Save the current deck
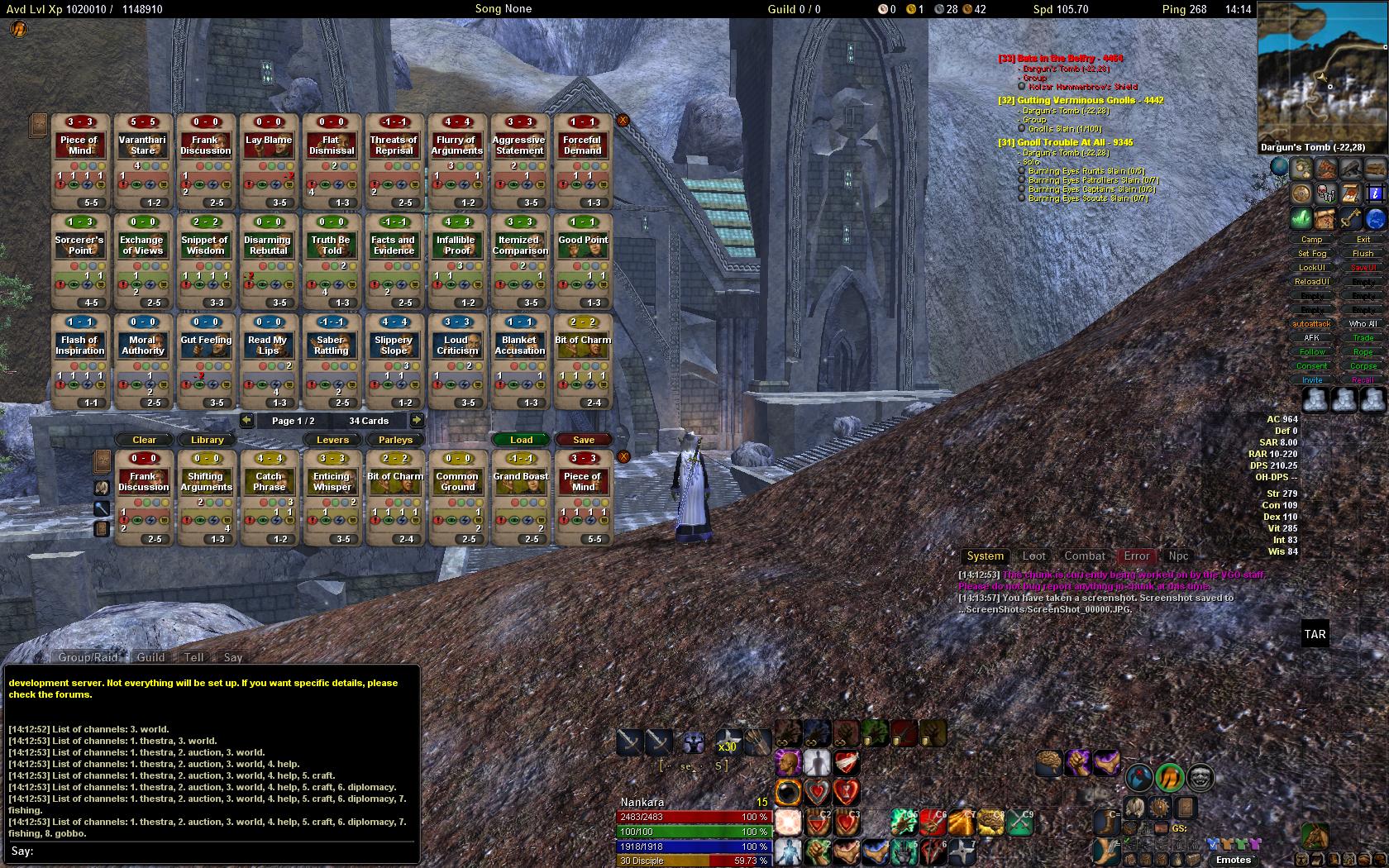Image resolution: width=1389 pixels, height=868 pixels. coord(584,440)
